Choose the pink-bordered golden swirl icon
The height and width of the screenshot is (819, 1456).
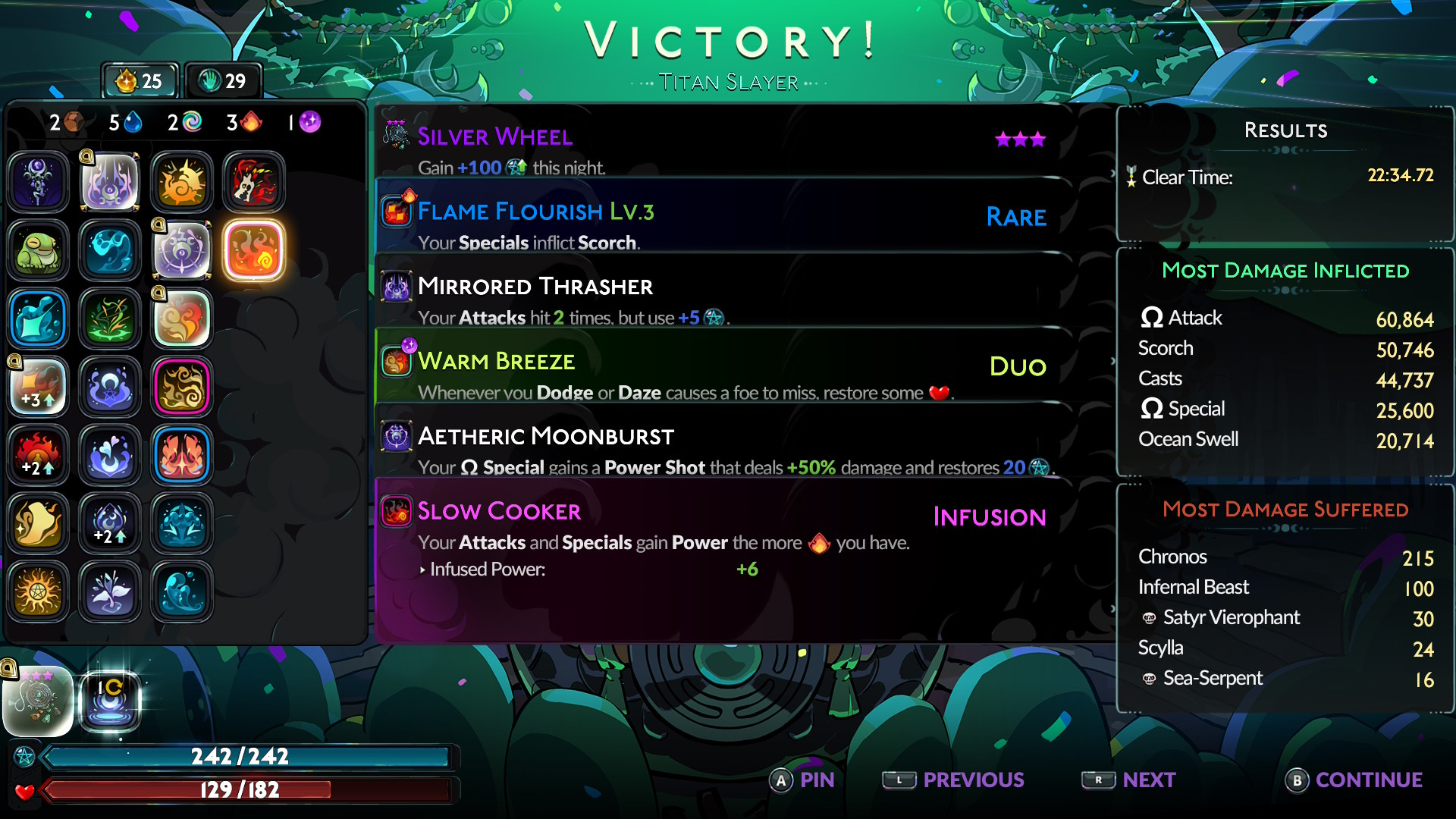182,387
